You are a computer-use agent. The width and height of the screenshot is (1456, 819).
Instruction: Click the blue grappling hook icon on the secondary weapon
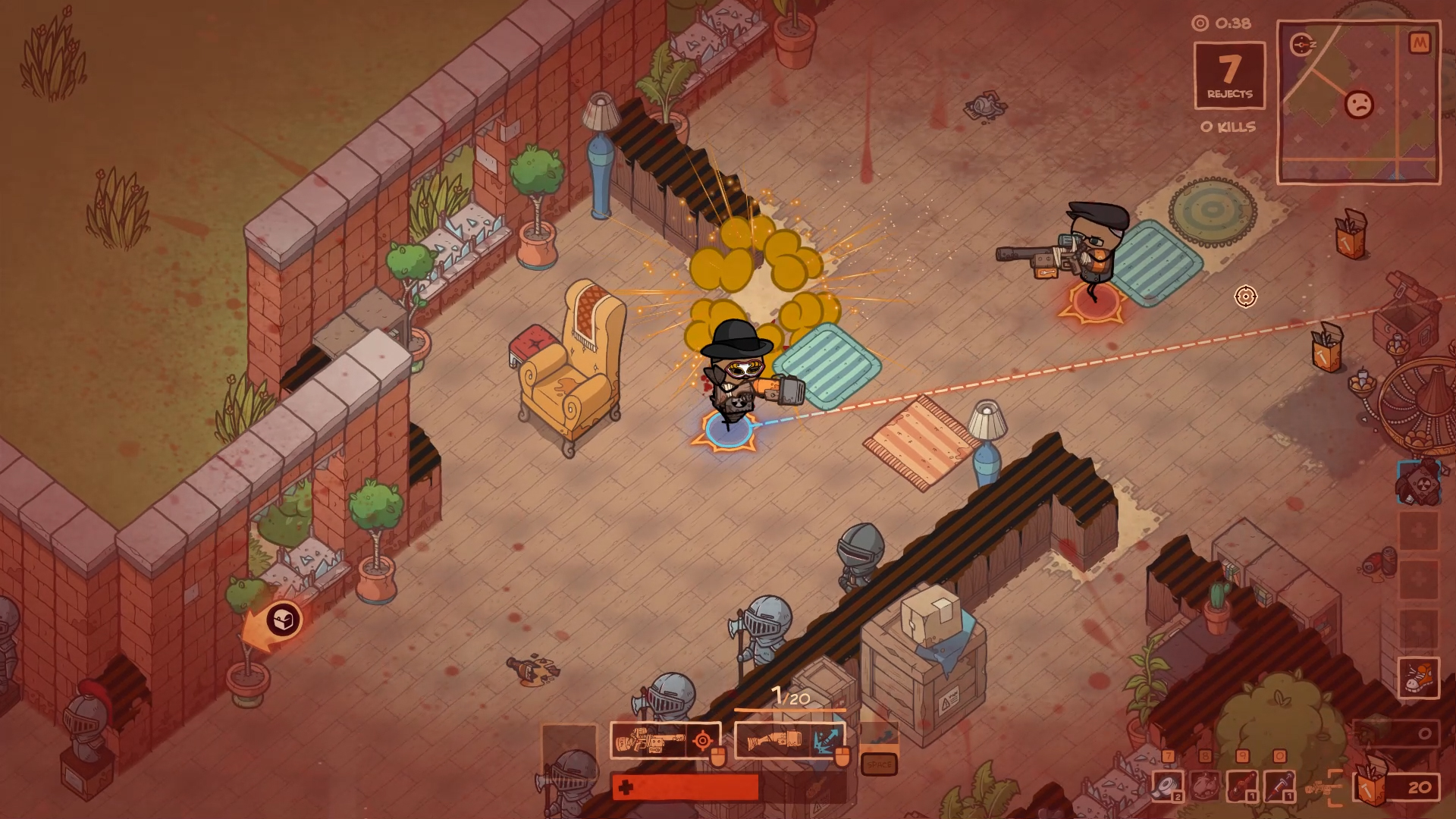click(x=826, y=739)
